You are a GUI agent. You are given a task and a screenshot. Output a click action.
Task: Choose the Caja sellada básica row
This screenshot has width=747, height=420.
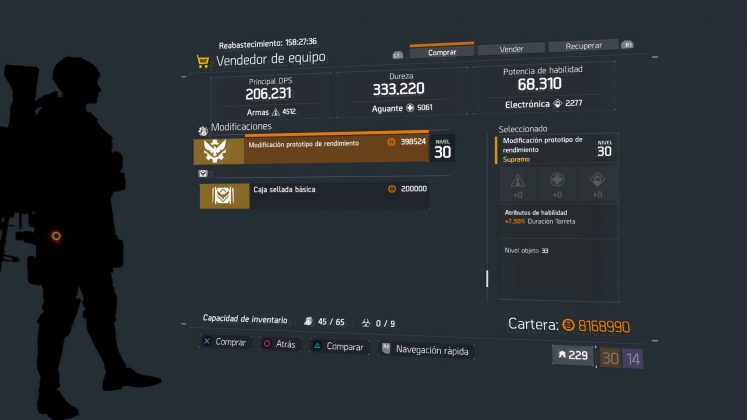pyautogui.click(x=314, y=194)
